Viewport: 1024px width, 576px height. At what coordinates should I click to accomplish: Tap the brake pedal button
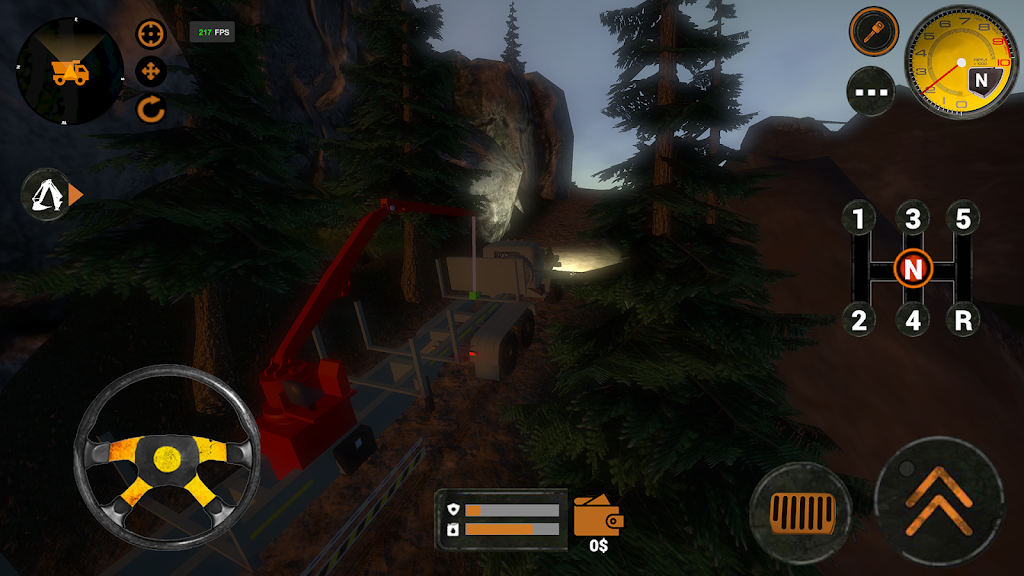pyautogui.click(x=799, y=513)
